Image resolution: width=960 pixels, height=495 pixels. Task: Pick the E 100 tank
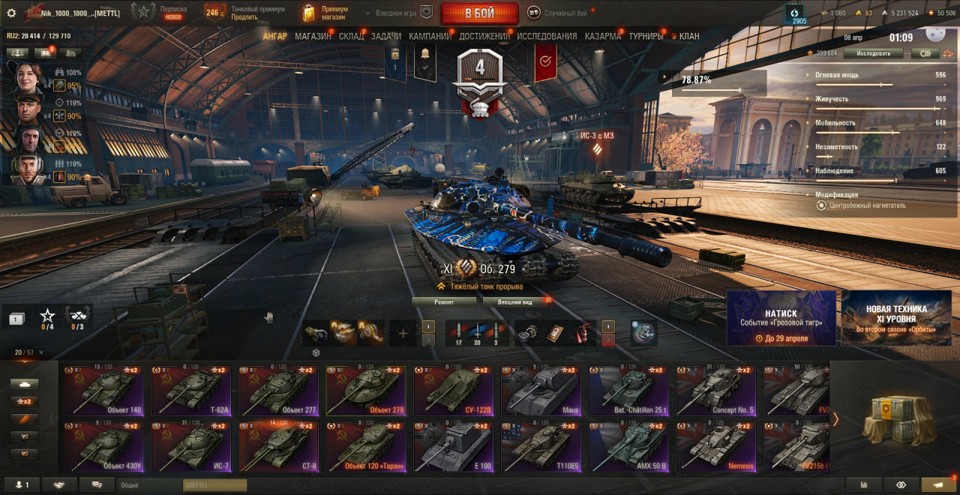tap(452, 447)
